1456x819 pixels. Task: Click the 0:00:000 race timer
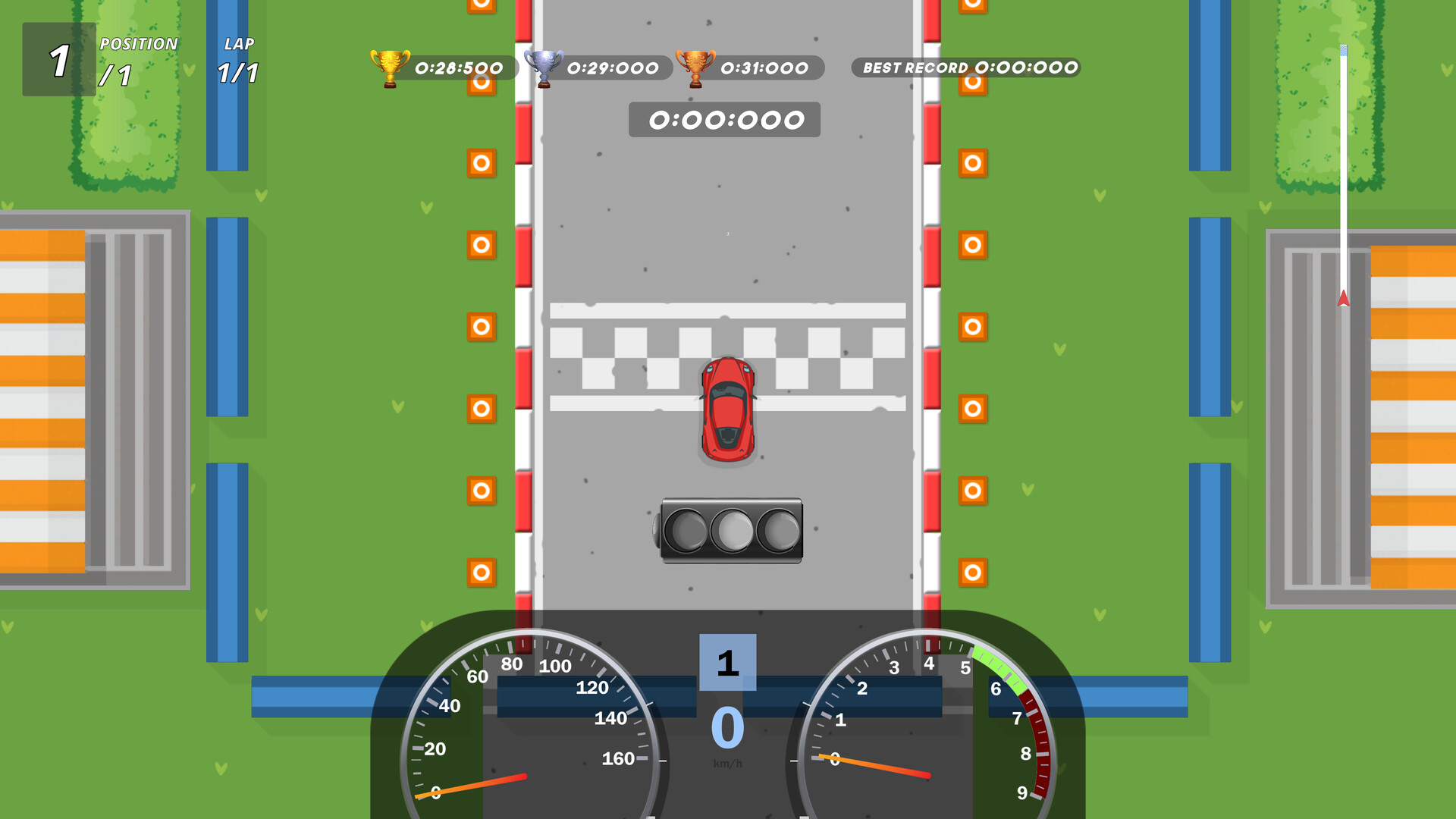pyautogui.click(x=724, y=119)
